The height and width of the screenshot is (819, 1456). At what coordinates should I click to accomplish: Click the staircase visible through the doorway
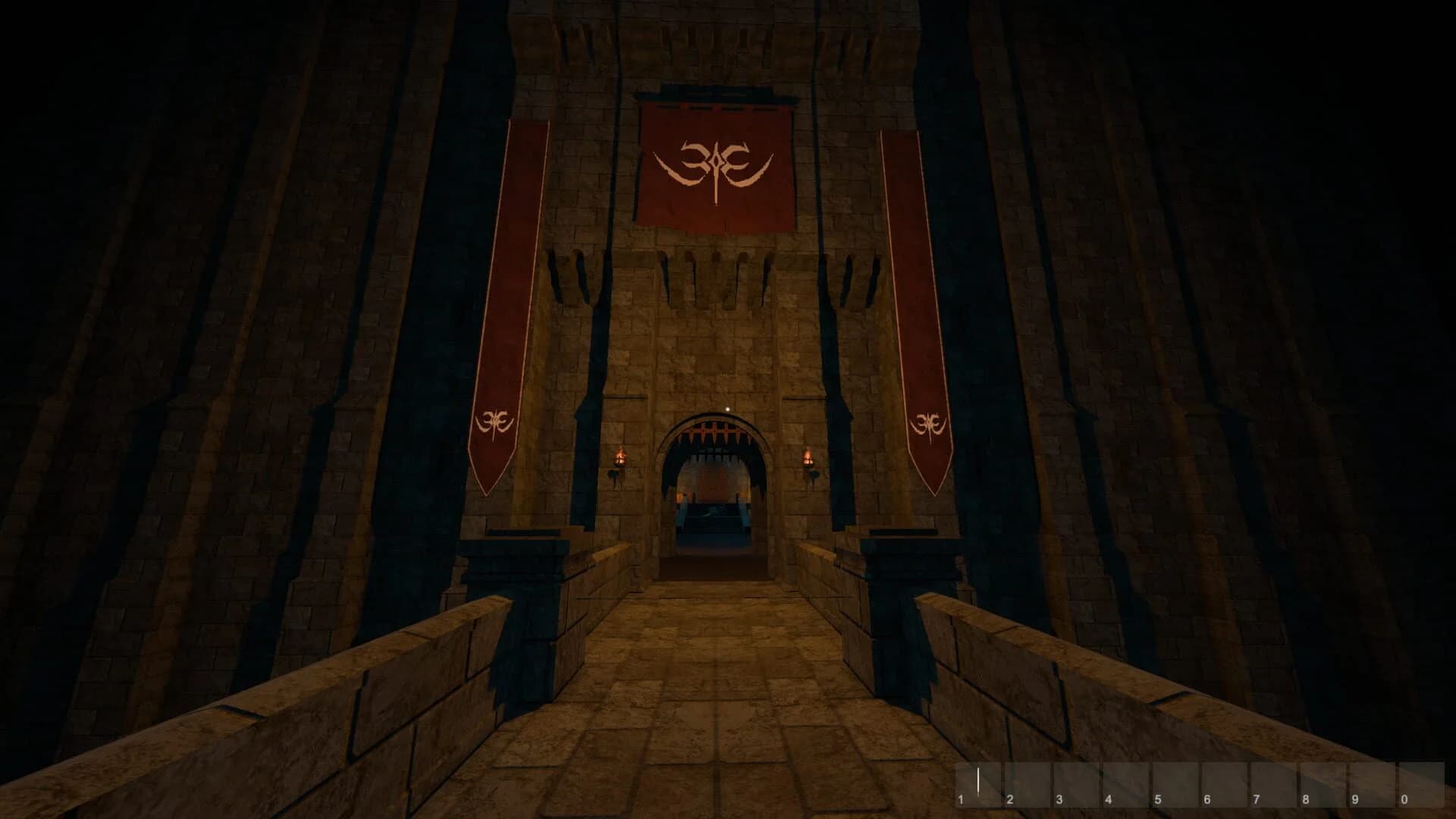coord(713,523)
